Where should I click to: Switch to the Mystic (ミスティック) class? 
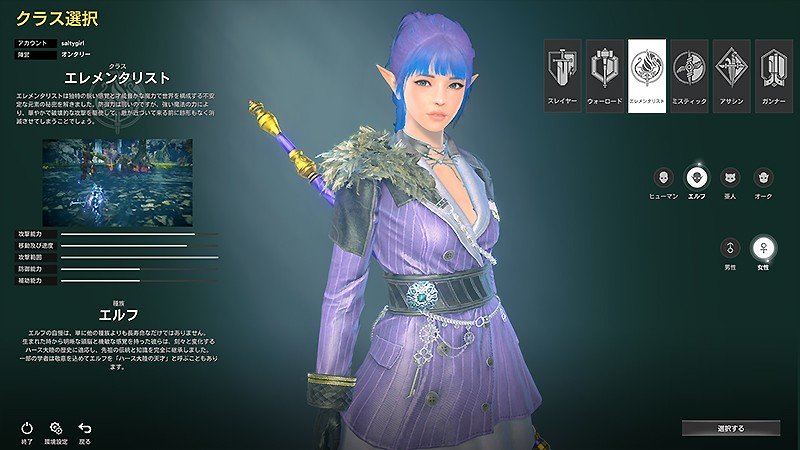coord(690,76)
